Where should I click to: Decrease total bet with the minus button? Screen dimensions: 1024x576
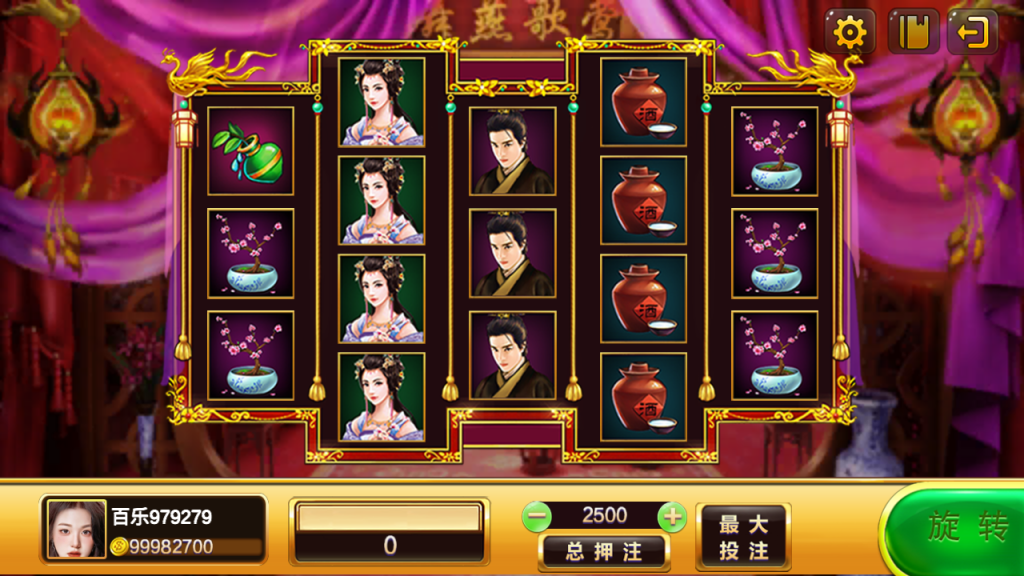(537, 516)
